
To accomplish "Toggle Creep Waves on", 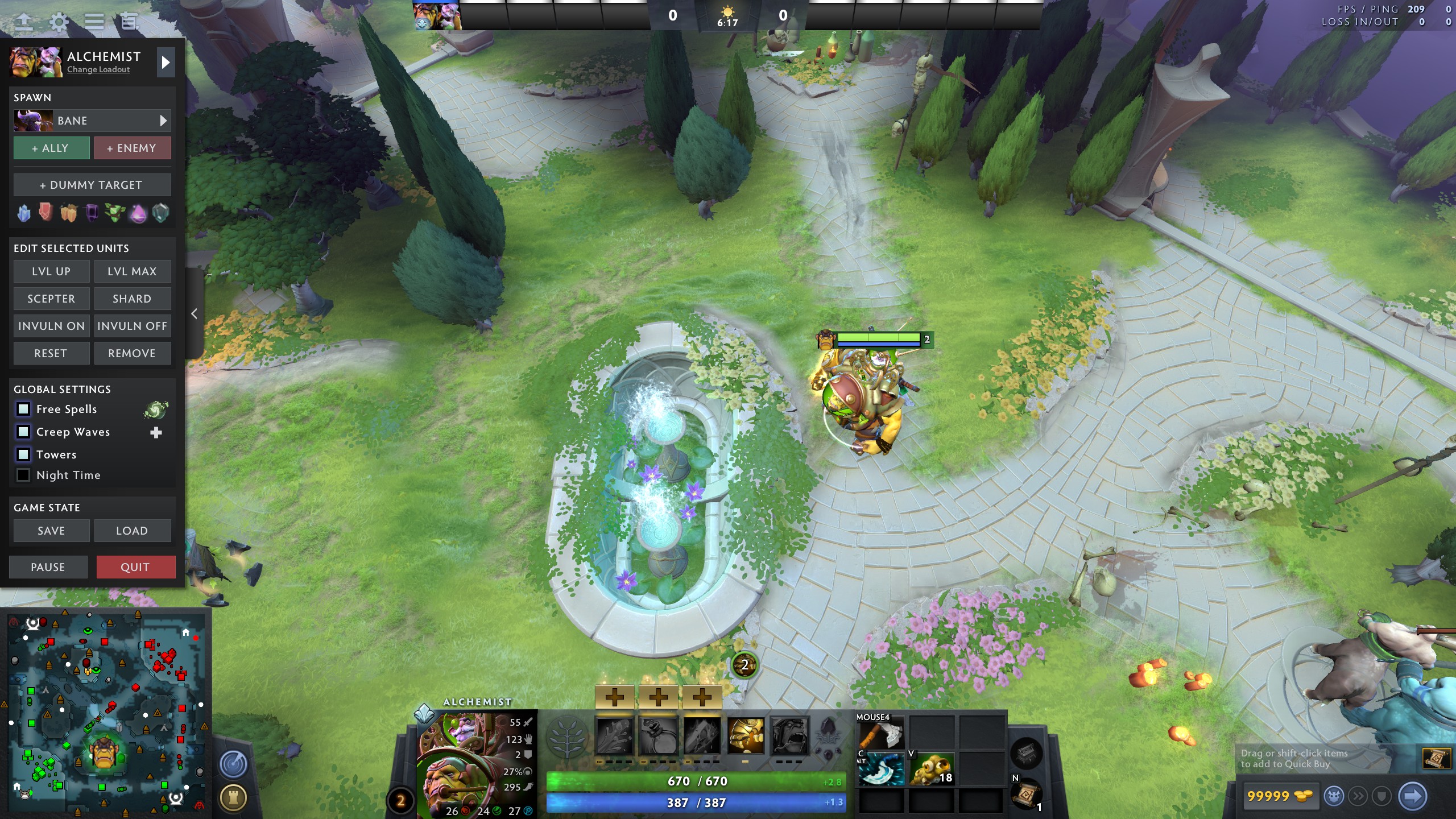I will [24, 432].
